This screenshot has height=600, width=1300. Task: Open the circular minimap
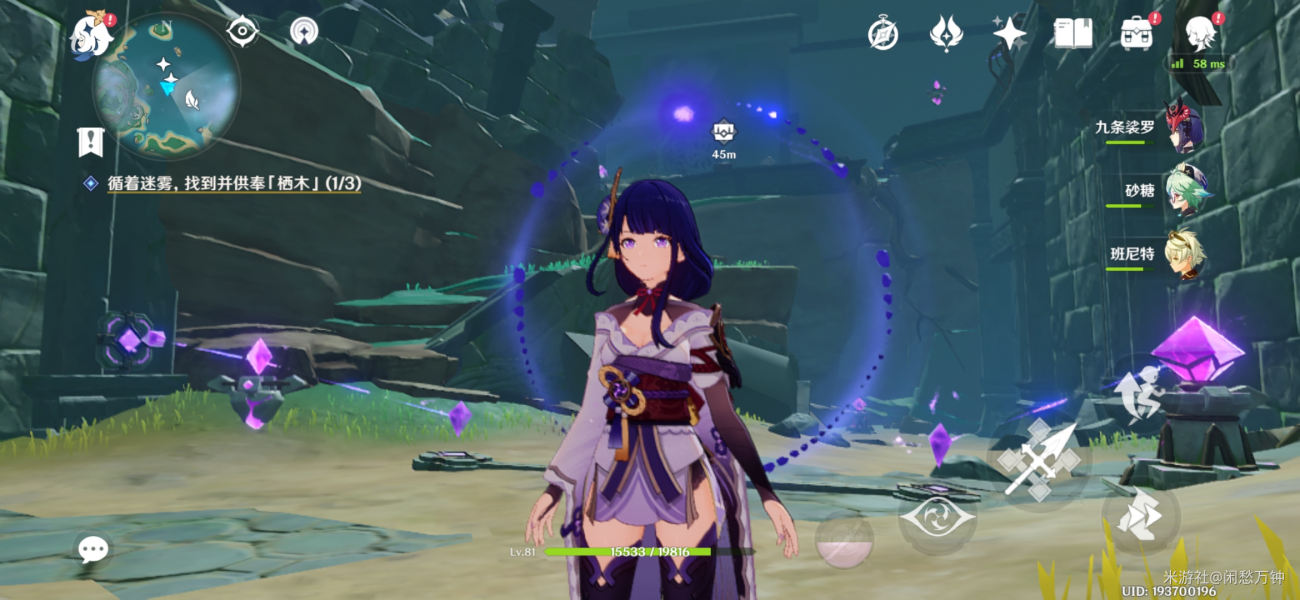pyautogui.click(x=166, y=86)
